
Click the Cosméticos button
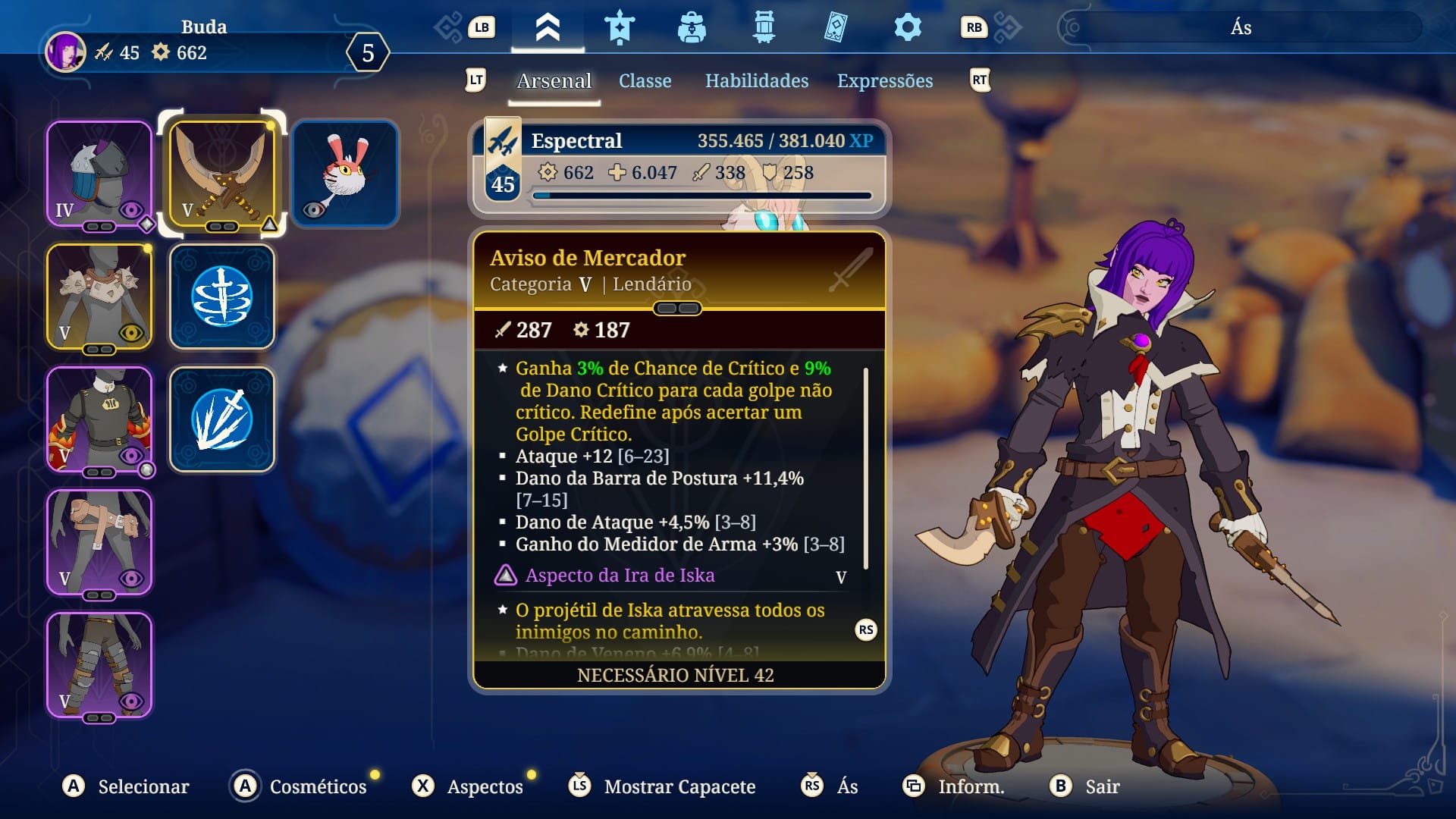point(317,786)
